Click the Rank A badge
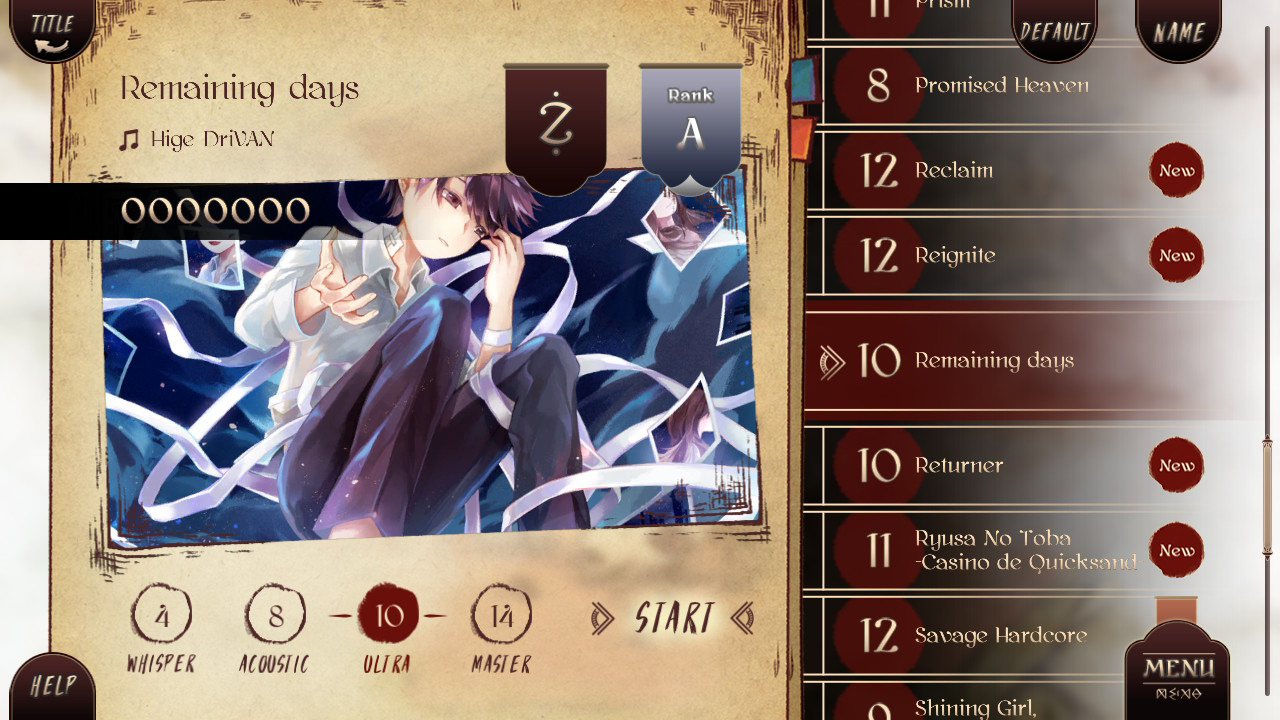 tap(690, 120)
